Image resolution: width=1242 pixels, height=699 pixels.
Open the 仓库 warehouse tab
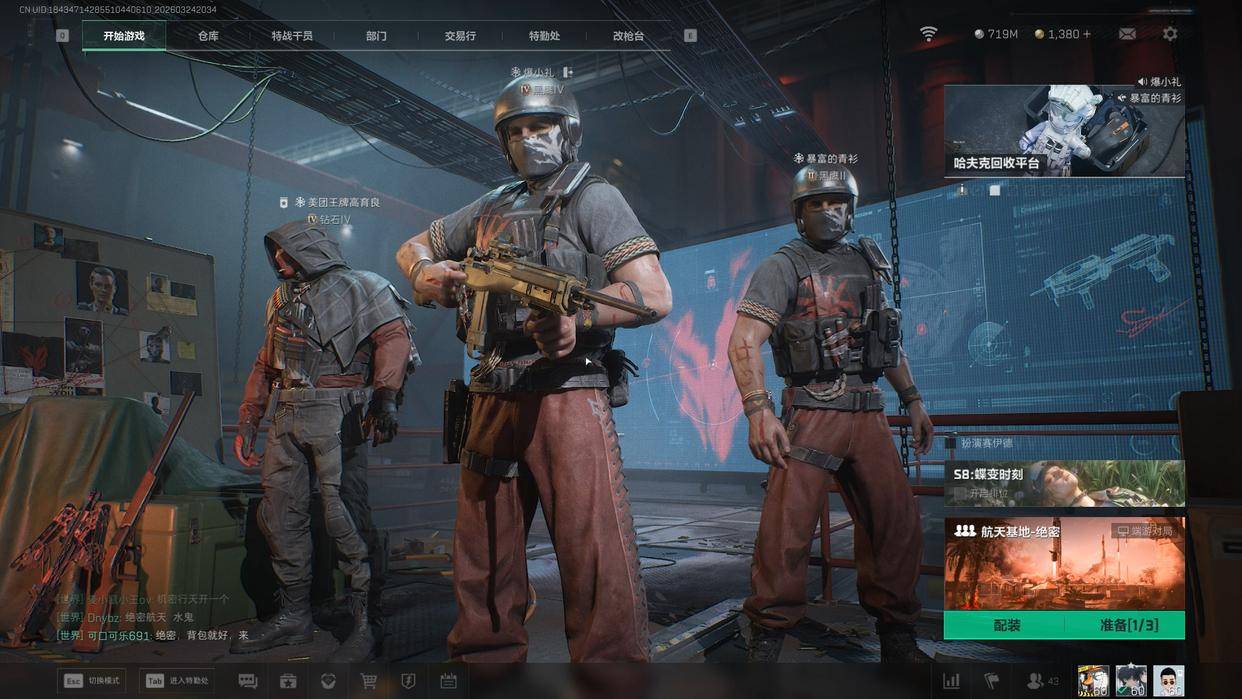click(208, 36)
